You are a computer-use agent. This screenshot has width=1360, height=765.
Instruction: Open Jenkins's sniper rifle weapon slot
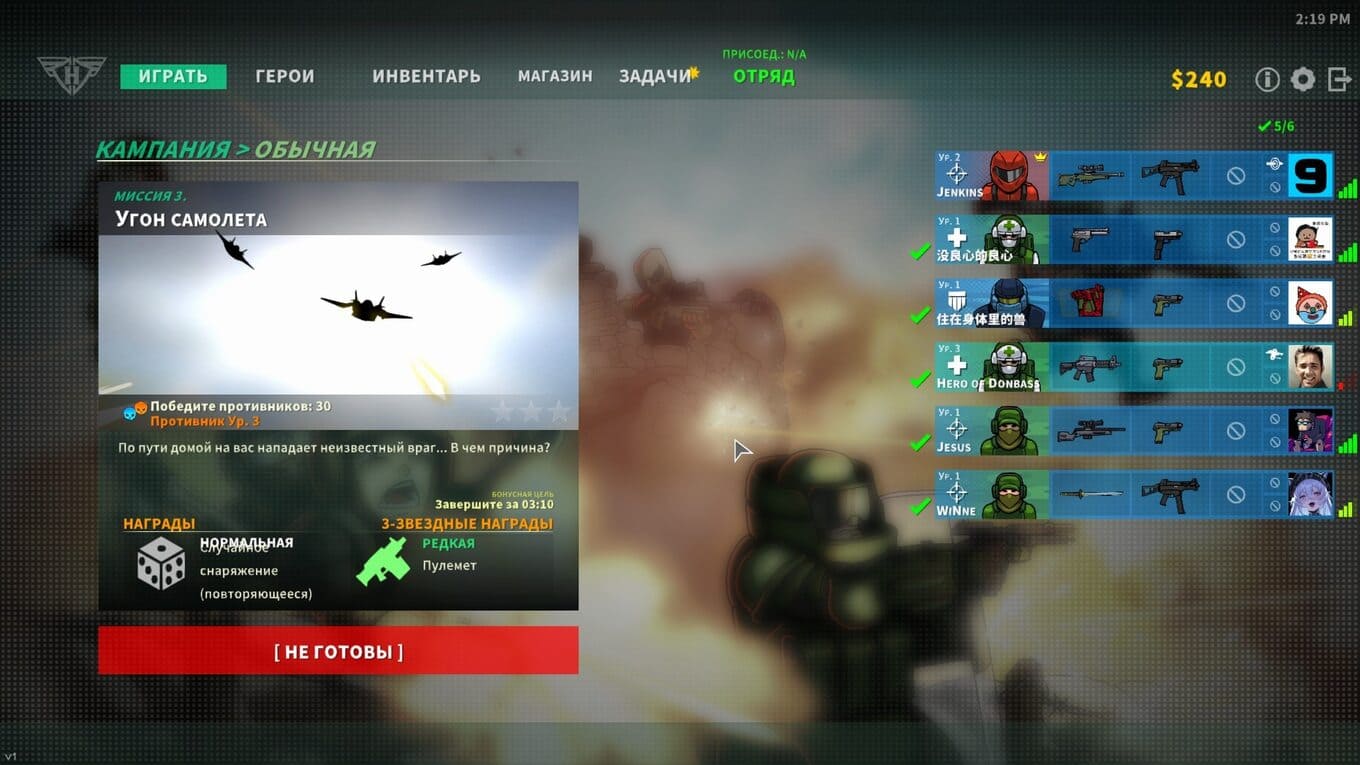[1091, 176]
